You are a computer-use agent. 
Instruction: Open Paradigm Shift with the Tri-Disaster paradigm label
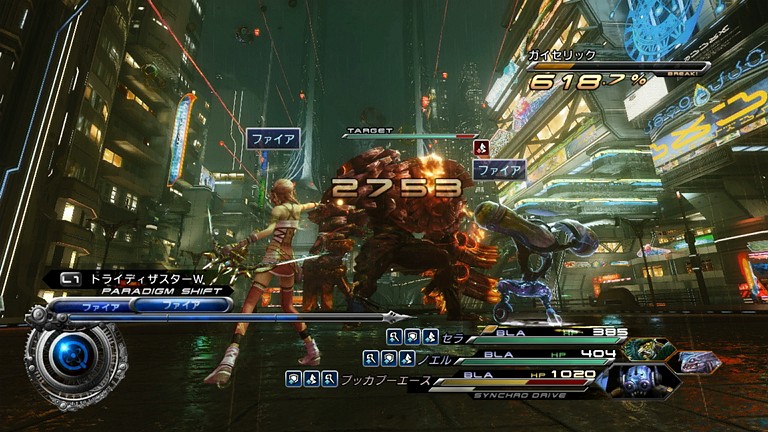(138, 281)
